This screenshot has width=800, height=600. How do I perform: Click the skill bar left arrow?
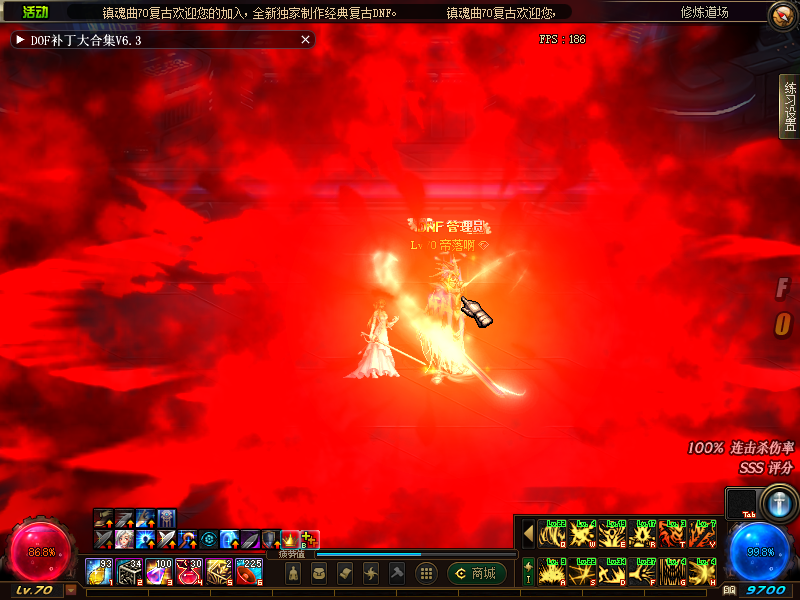528,533
